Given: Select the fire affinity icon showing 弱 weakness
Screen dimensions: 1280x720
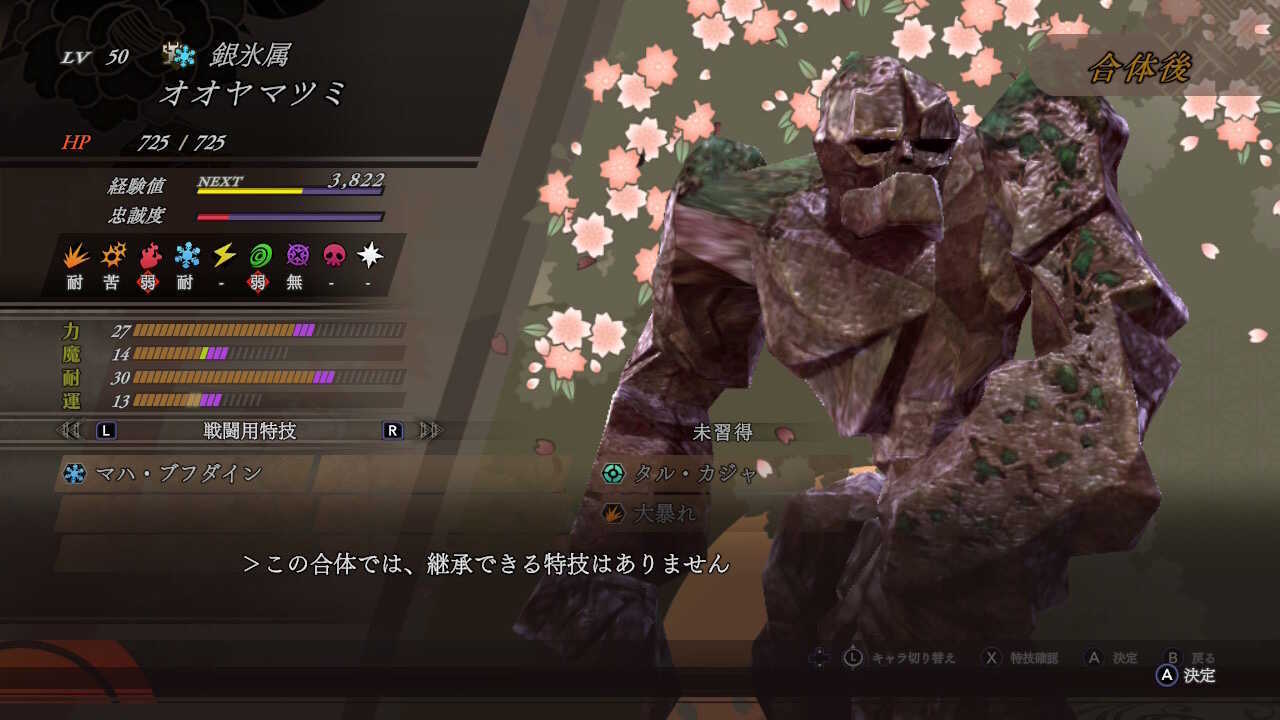Looking at the screenshot, I should tap(150, 257).
